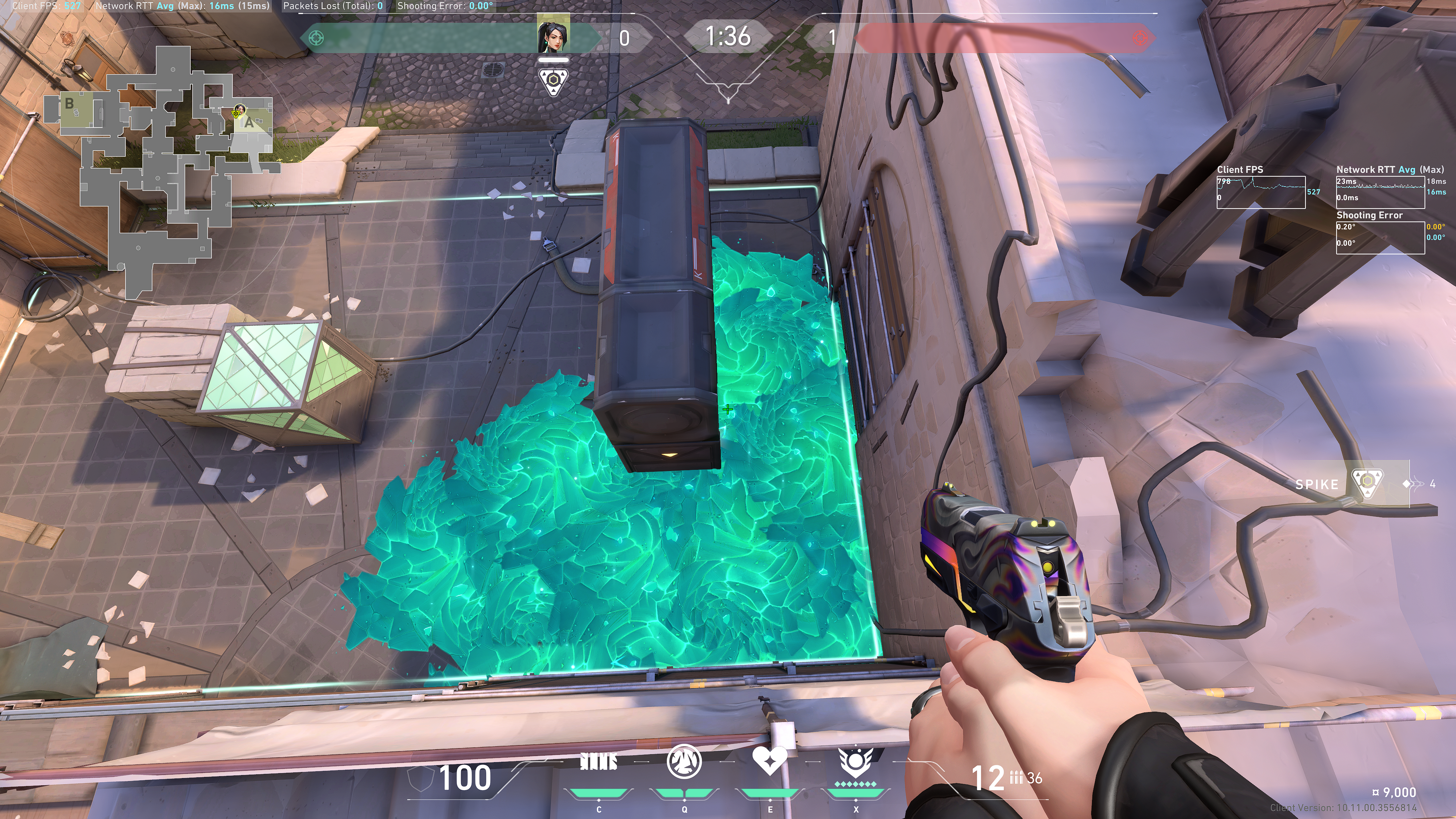The height and width of the screenshot is (819, 1456).
Task: Select the Spike slot in the weapon inventory
Action: [x=1351, y=484]
